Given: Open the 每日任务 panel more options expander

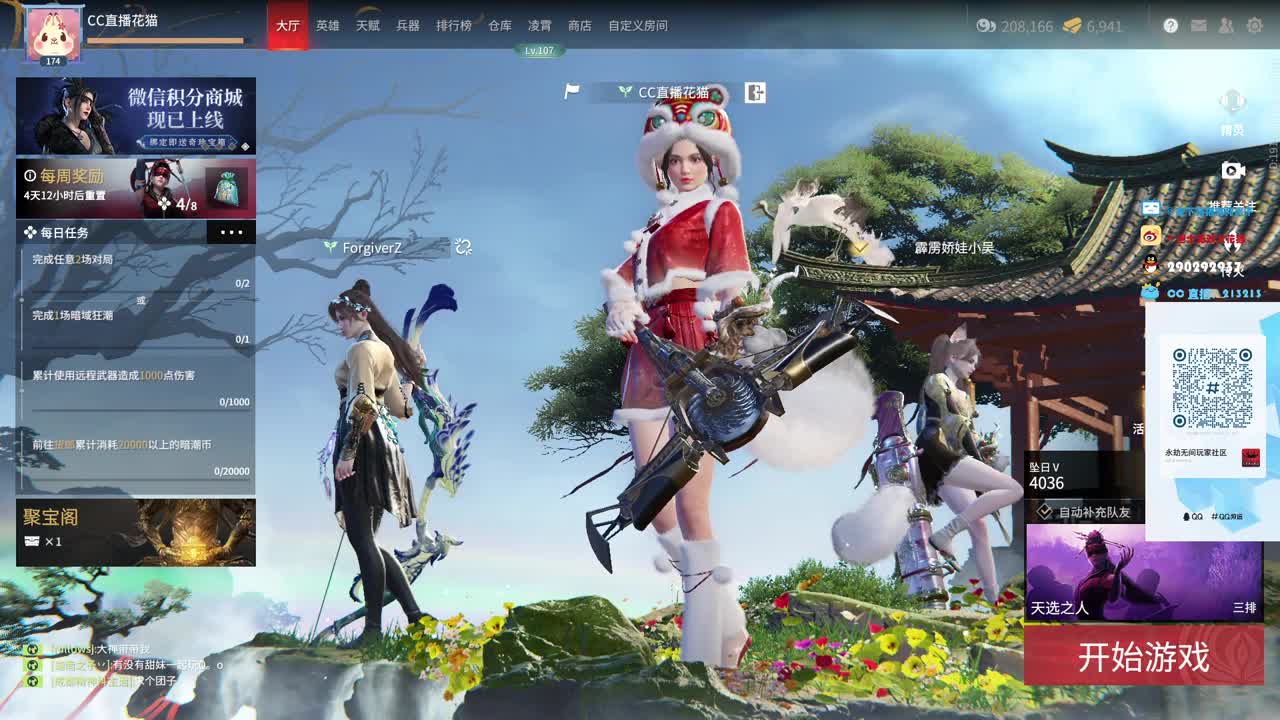Looking at the screenshot, I should pyautogui.click(x=232, y=232).
